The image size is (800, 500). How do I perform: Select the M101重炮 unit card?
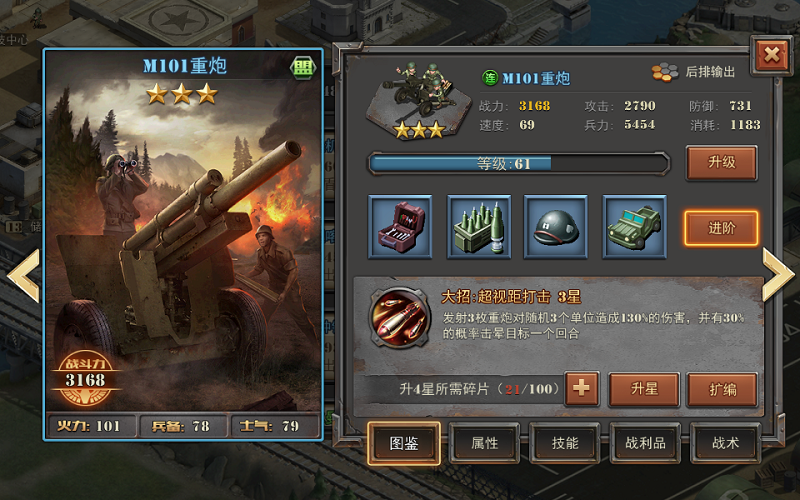tap(185, 240)
